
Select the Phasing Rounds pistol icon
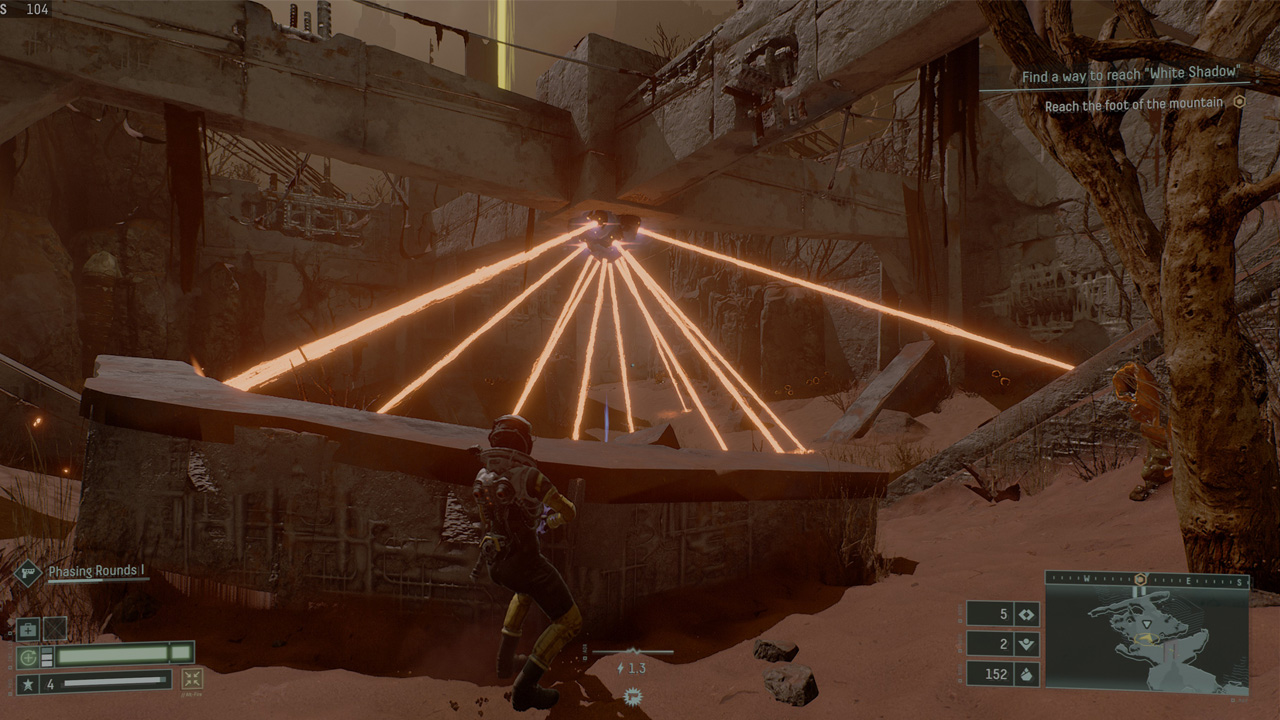pos(28,572)
